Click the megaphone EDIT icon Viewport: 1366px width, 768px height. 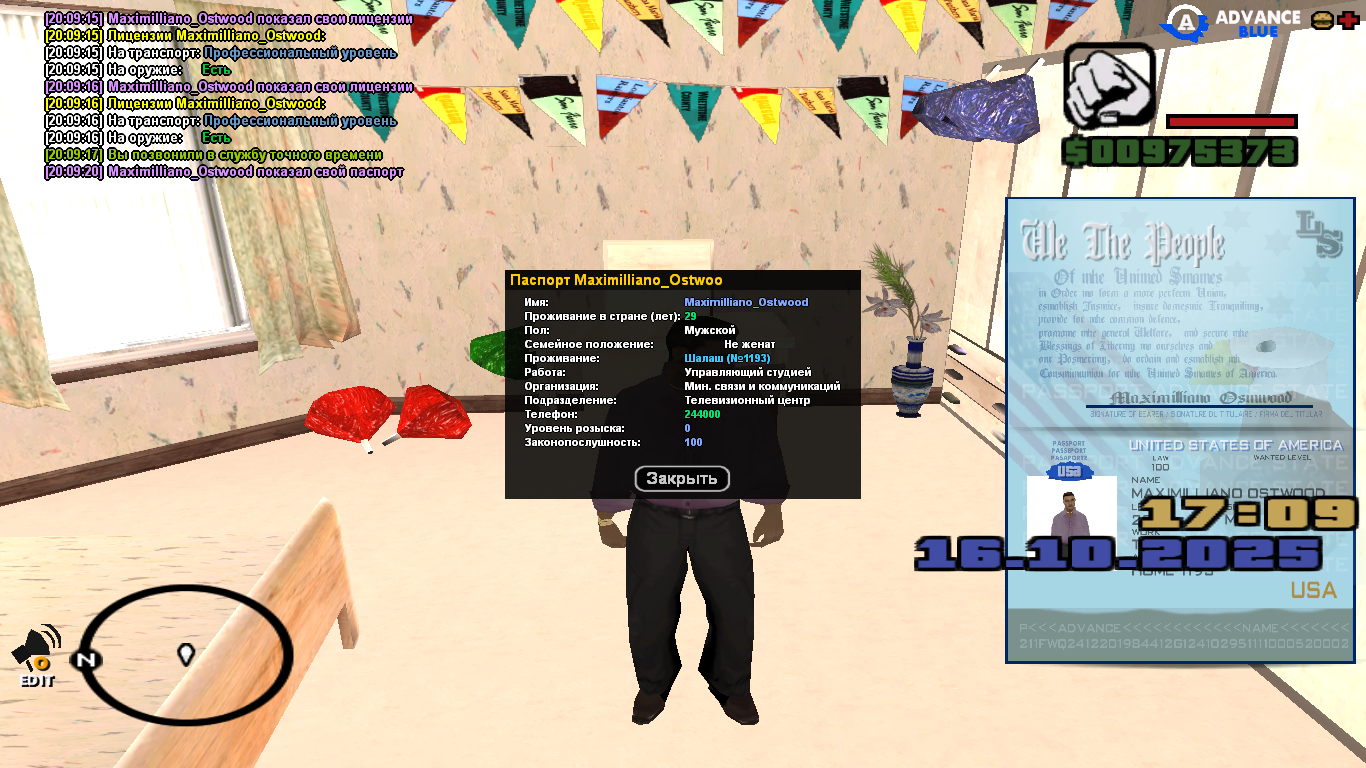coord(37,653)
